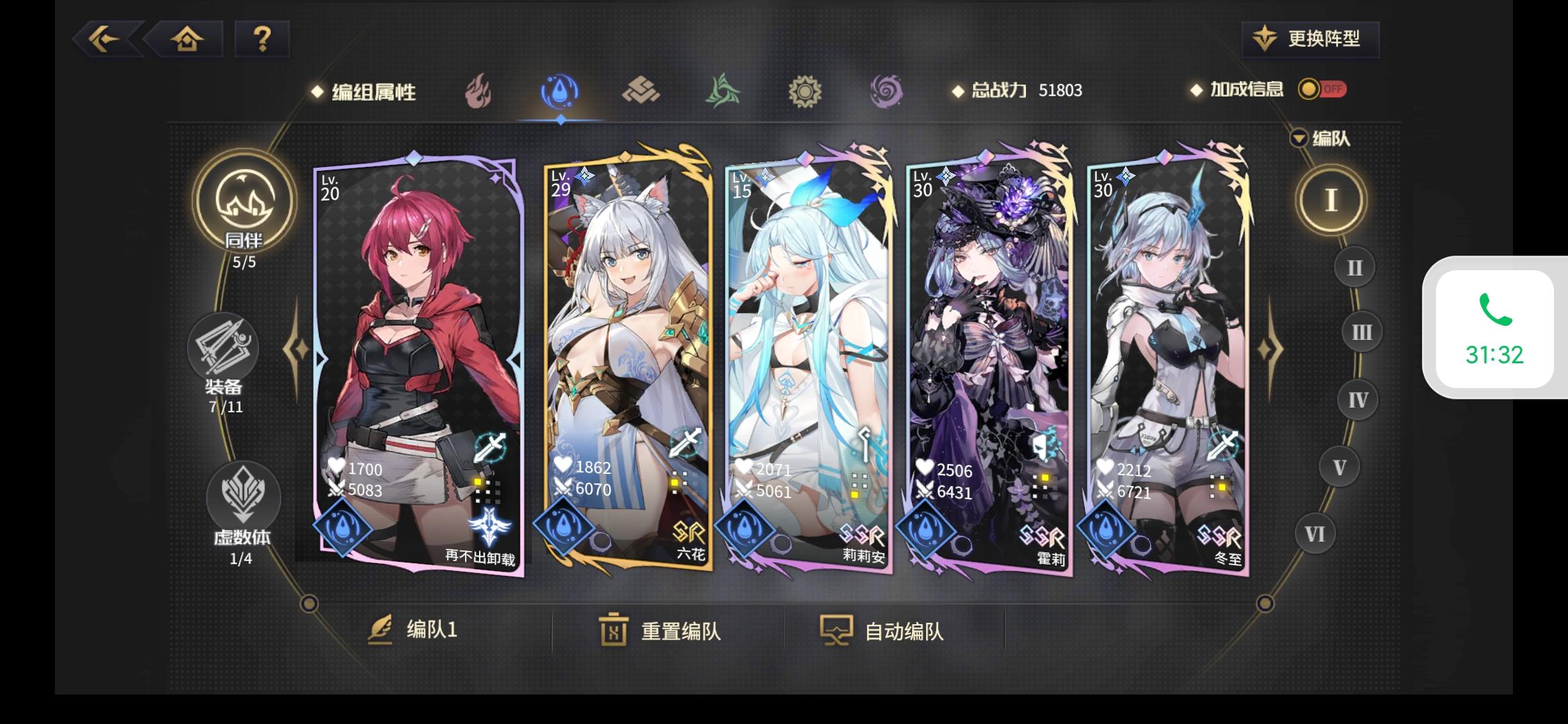This screenshot has height=724, width=1568.
Task: Select the gold earth element filter icon
Action: click(642, 92)
